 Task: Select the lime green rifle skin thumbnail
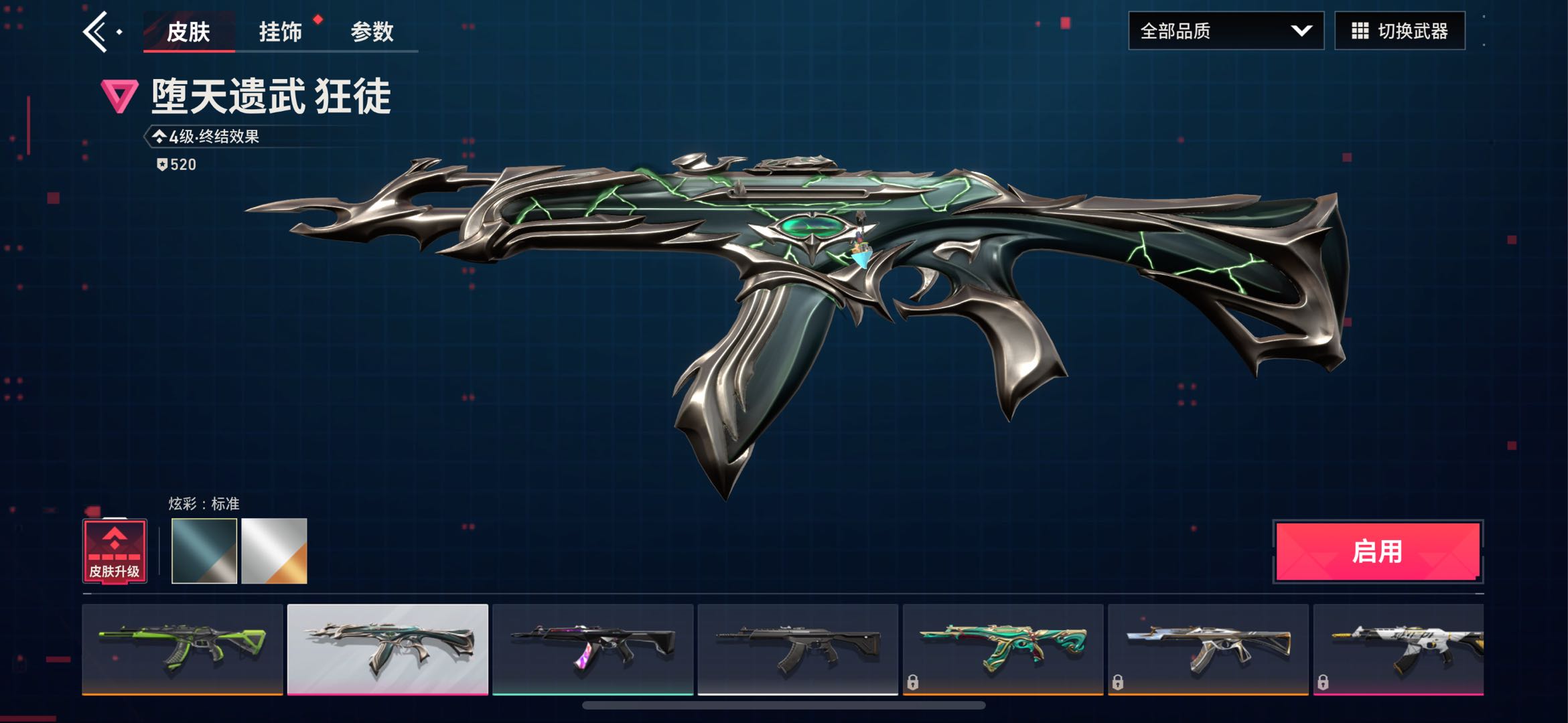pos(182,649)
